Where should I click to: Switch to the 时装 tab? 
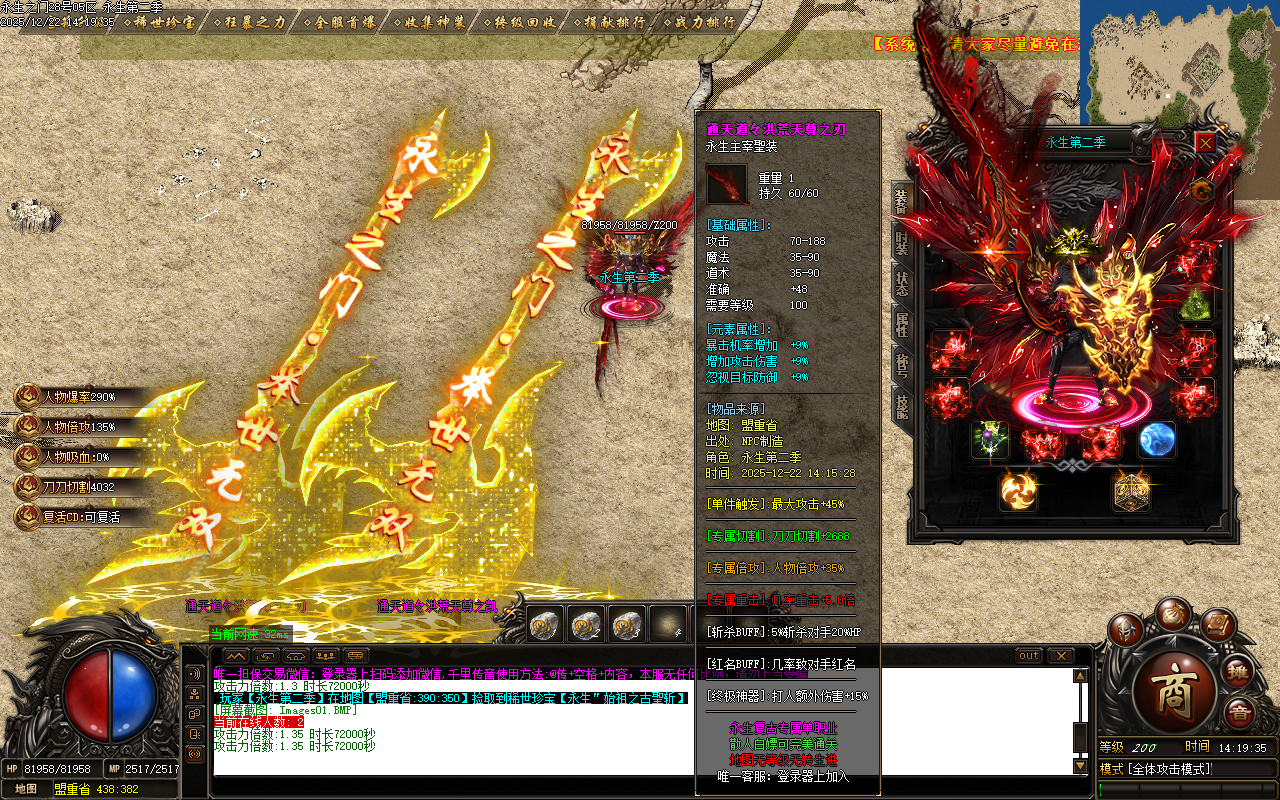[901, 240]
